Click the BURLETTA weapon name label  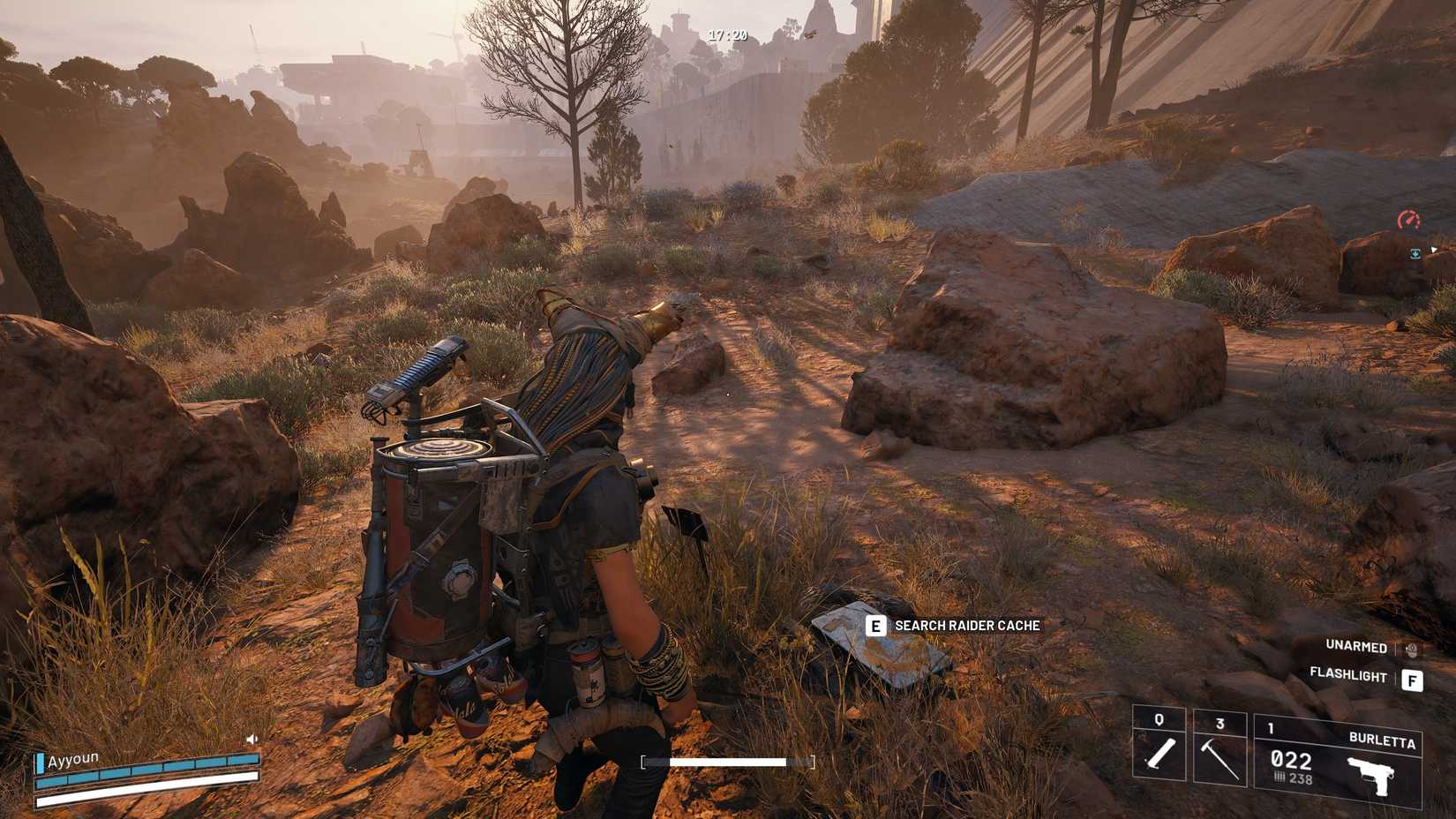[x=1383, y=740]
